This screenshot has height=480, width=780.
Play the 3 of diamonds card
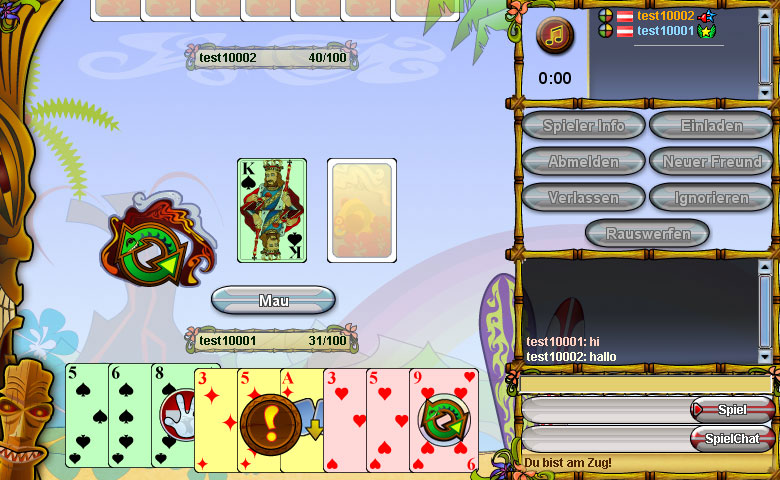tap(213, 420)
